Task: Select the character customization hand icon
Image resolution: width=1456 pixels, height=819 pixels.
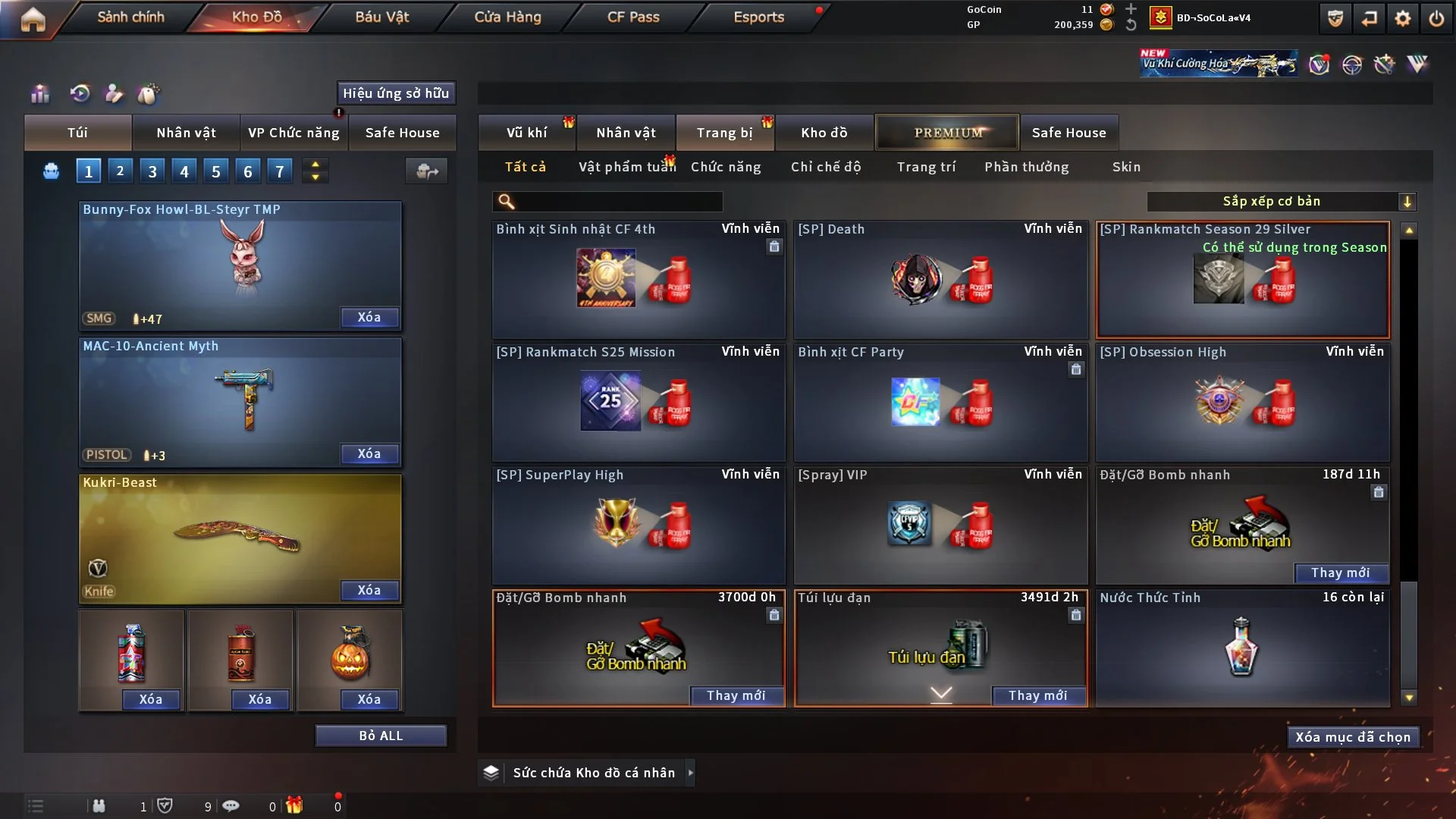Action: click(113, 93)
